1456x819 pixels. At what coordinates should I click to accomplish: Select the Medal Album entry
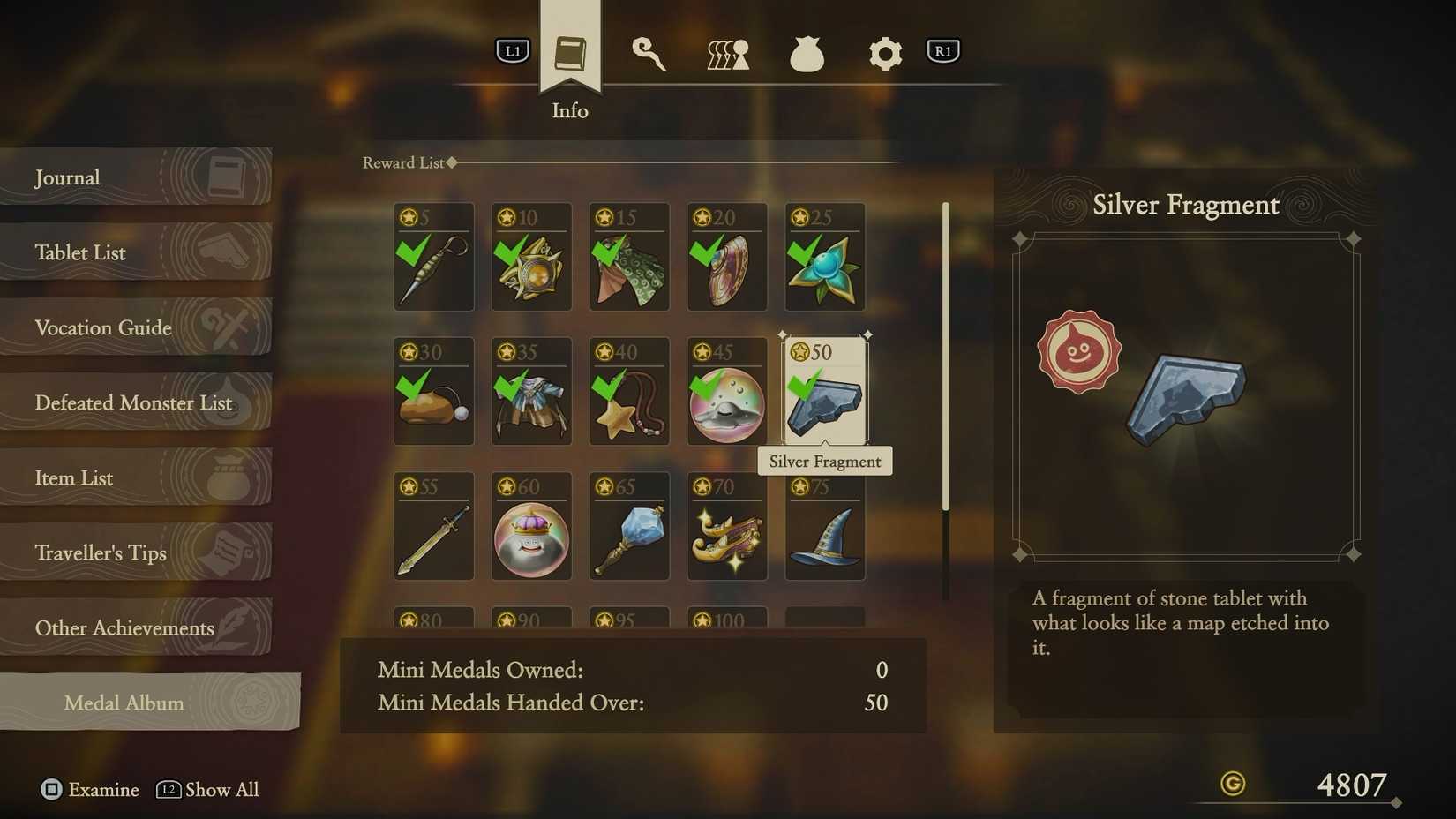coord(148,703)
